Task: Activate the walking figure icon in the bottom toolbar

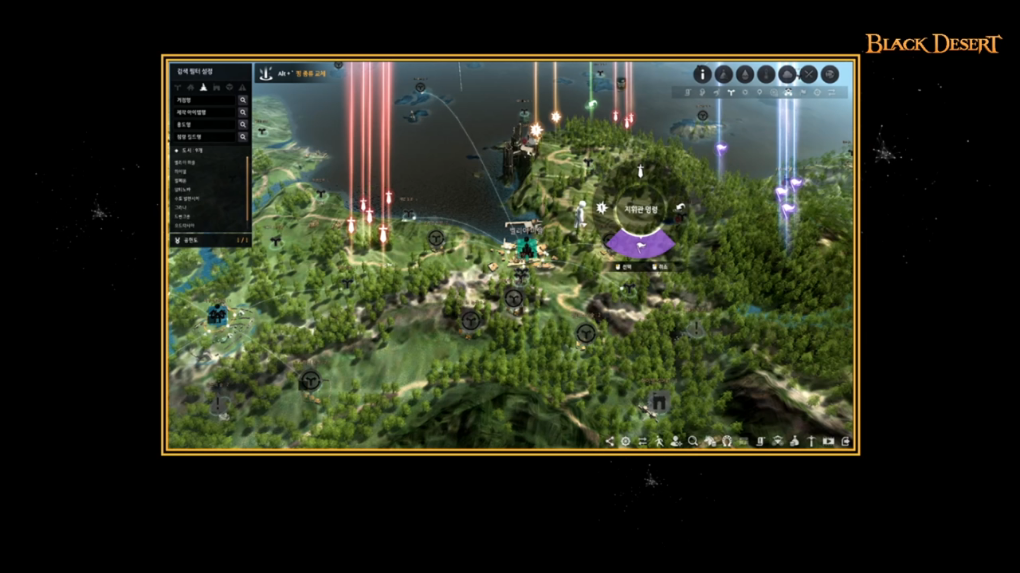Action: 659,441
